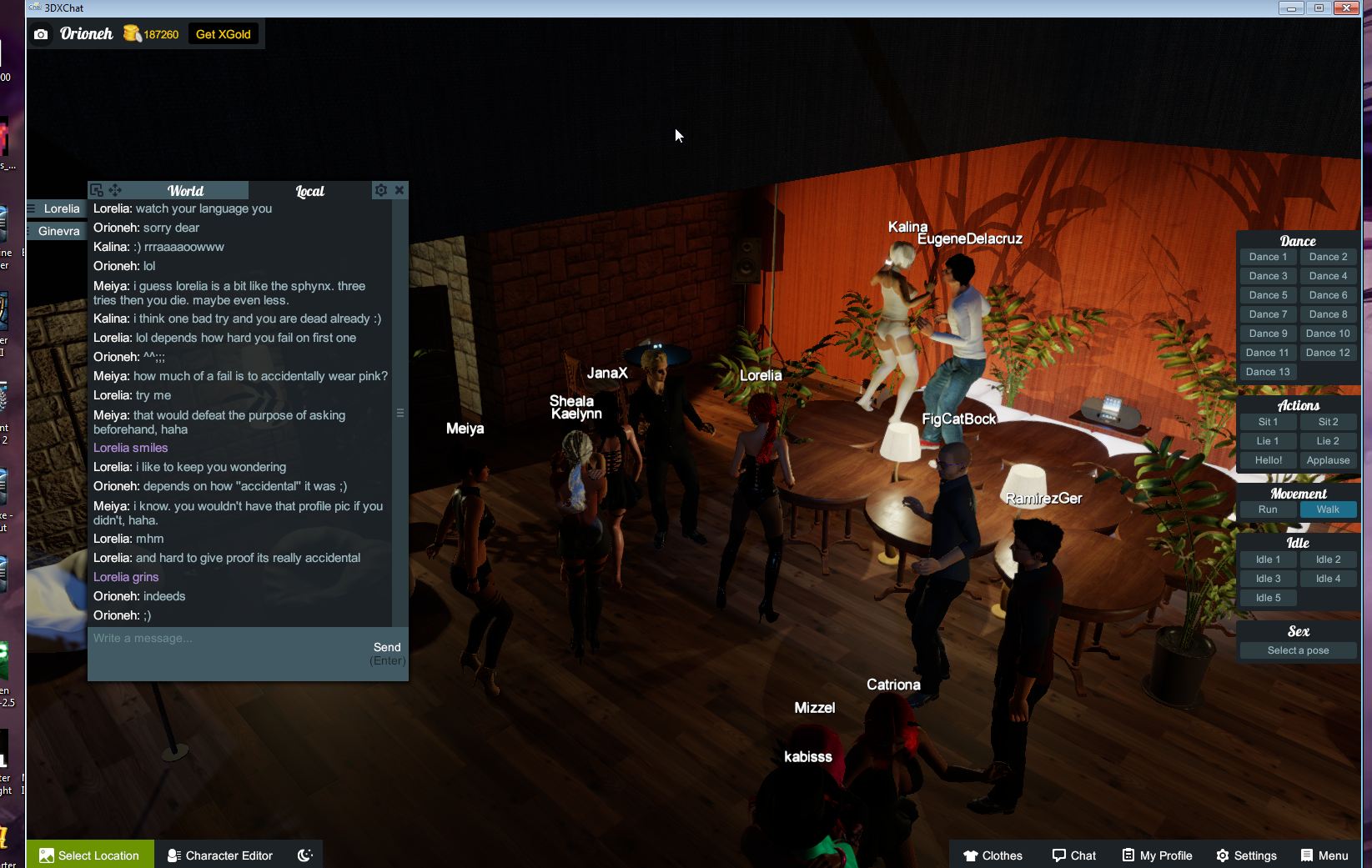Click the Get XGold button

(x=224, y=34)
